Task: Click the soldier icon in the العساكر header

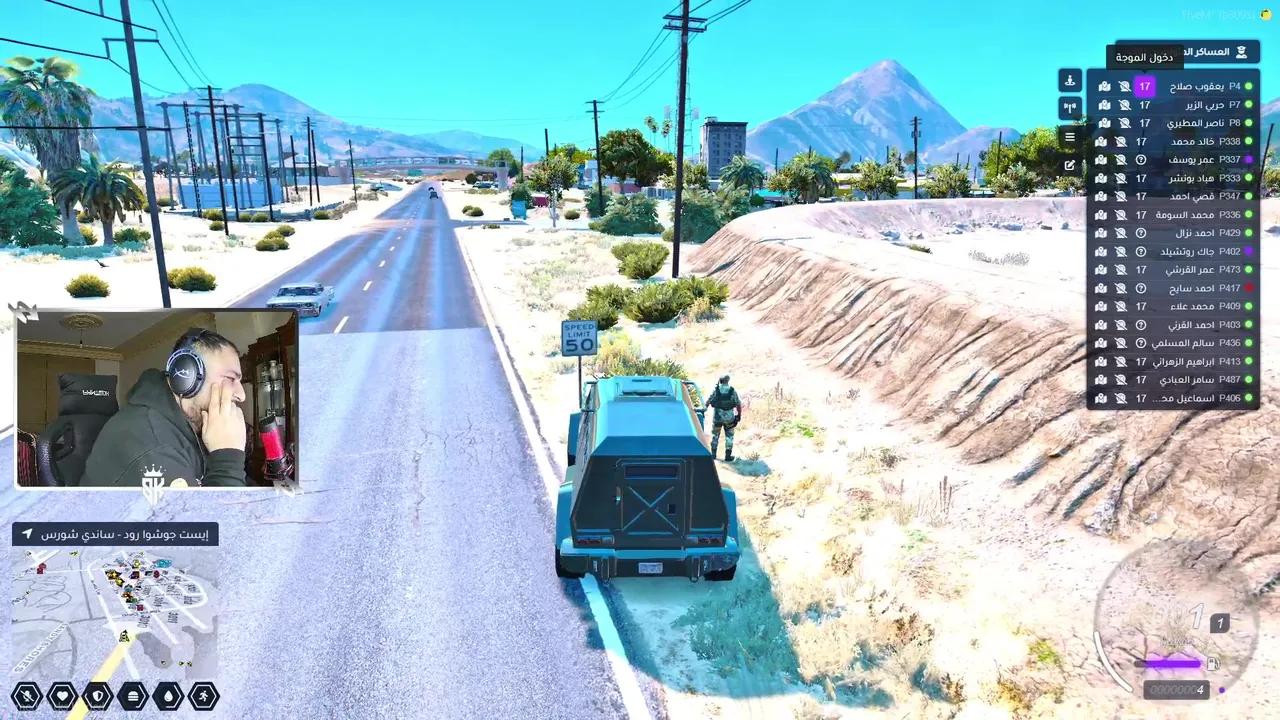Action: (x=1241, y=52)
